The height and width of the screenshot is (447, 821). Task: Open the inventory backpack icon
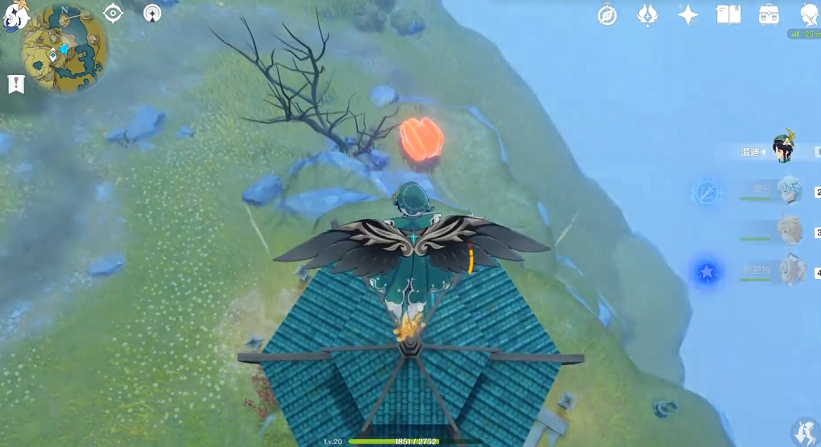pyautogui.click(x=768, y=14)
